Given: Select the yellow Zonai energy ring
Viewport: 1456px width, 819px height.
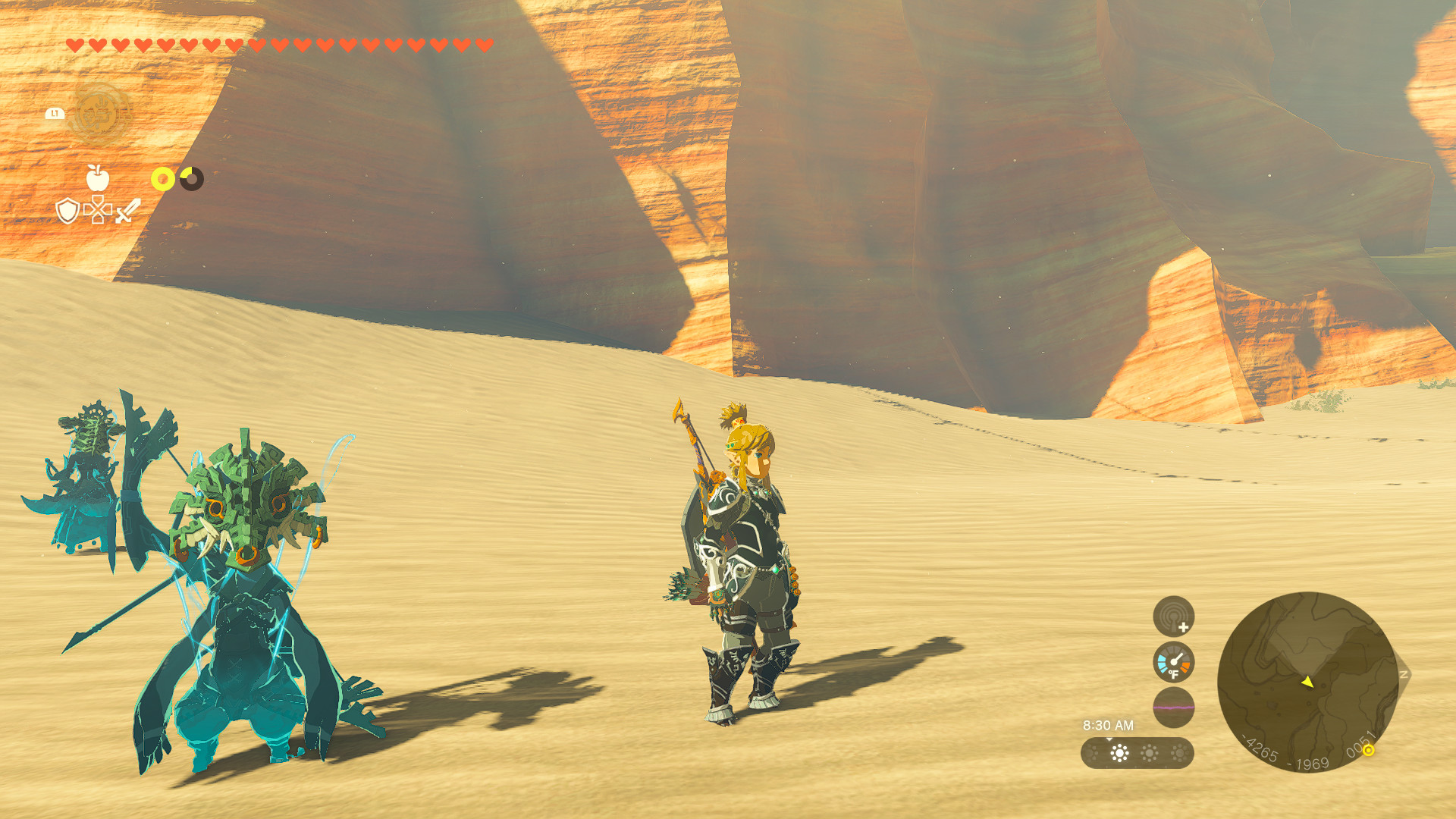Looking at the screenshot, I should [163, 178].
